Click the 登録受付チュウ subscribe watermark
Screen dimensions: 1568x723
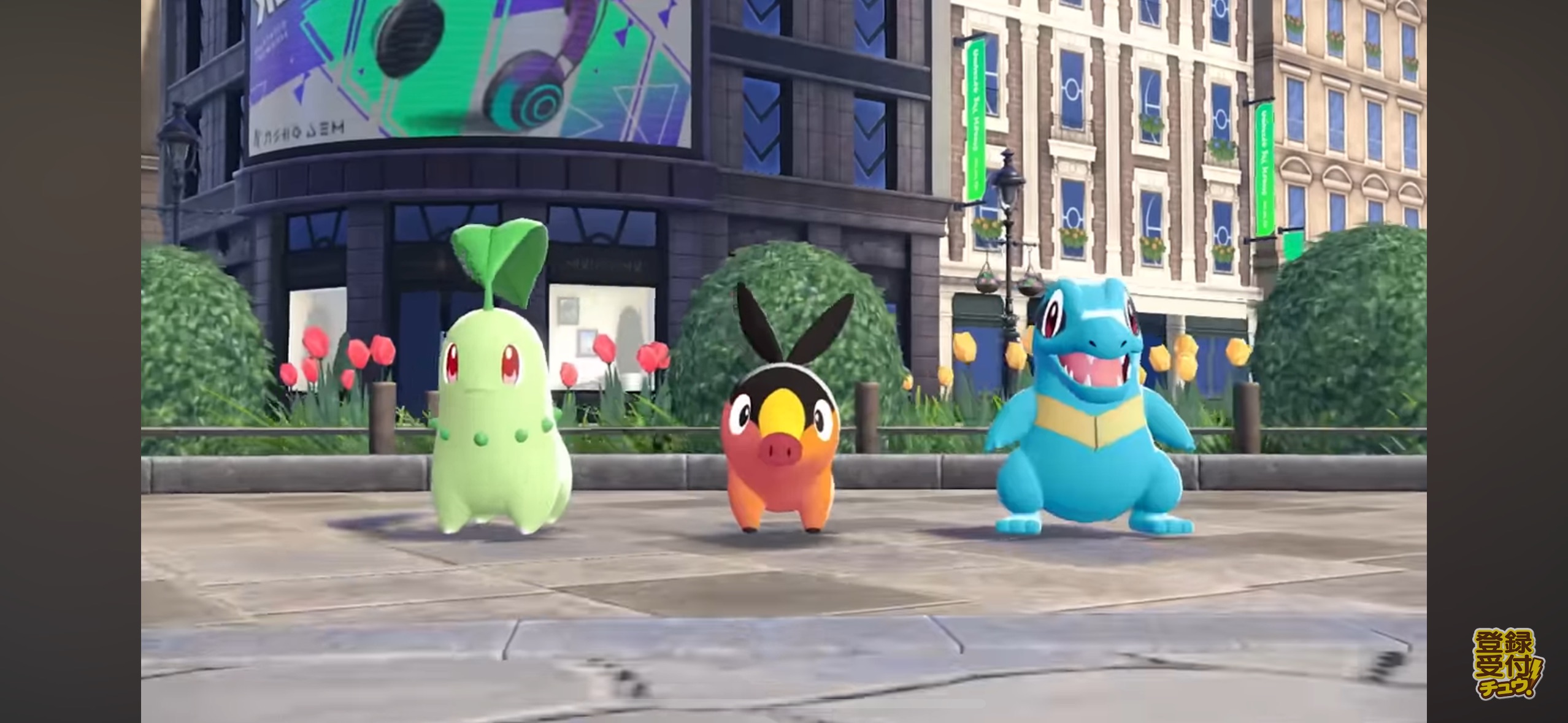[x=1508, y=671]
